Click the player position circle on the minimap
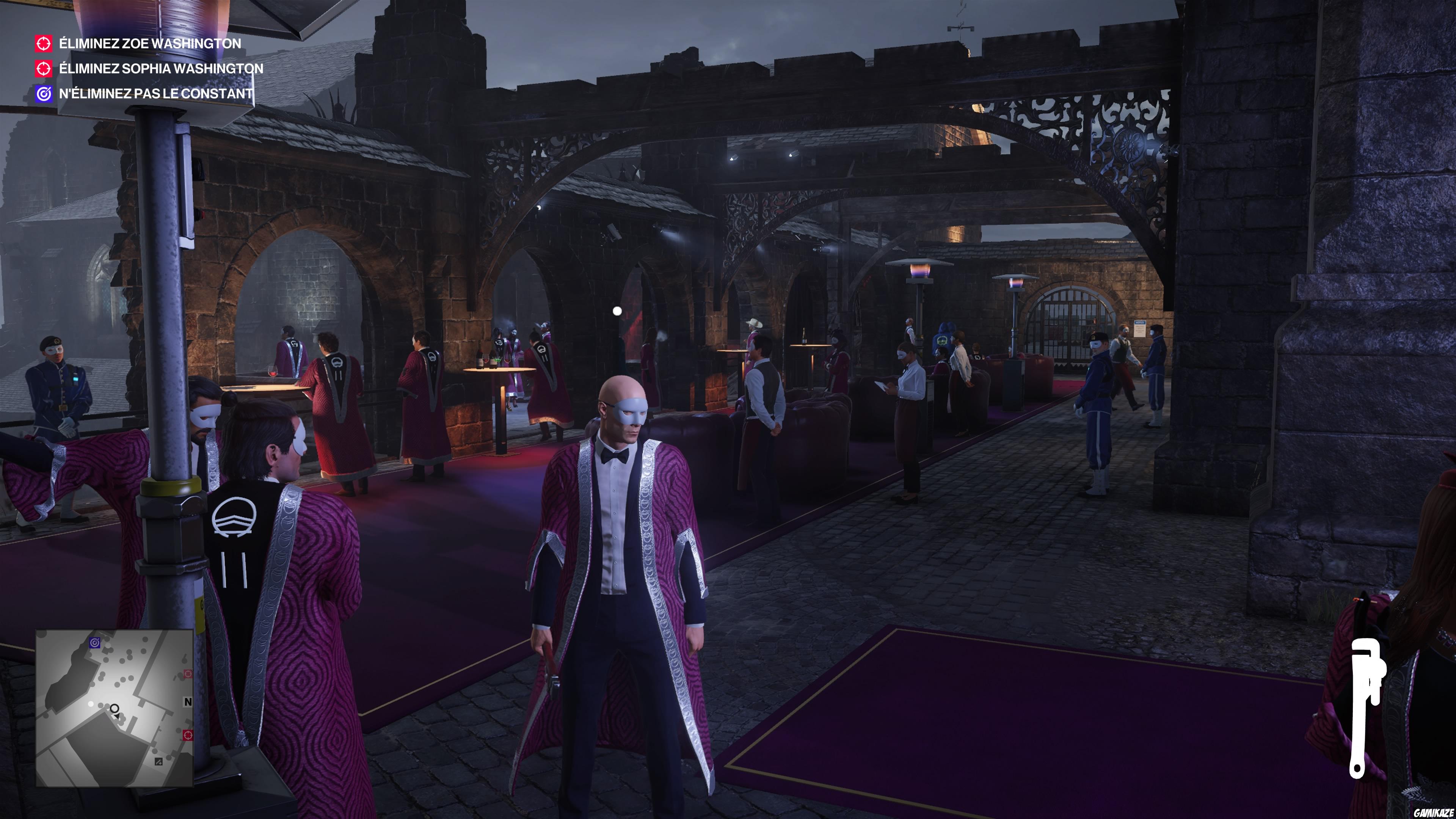The width and height of the screenshot is (1456, 819). click(x=115, y=709)
